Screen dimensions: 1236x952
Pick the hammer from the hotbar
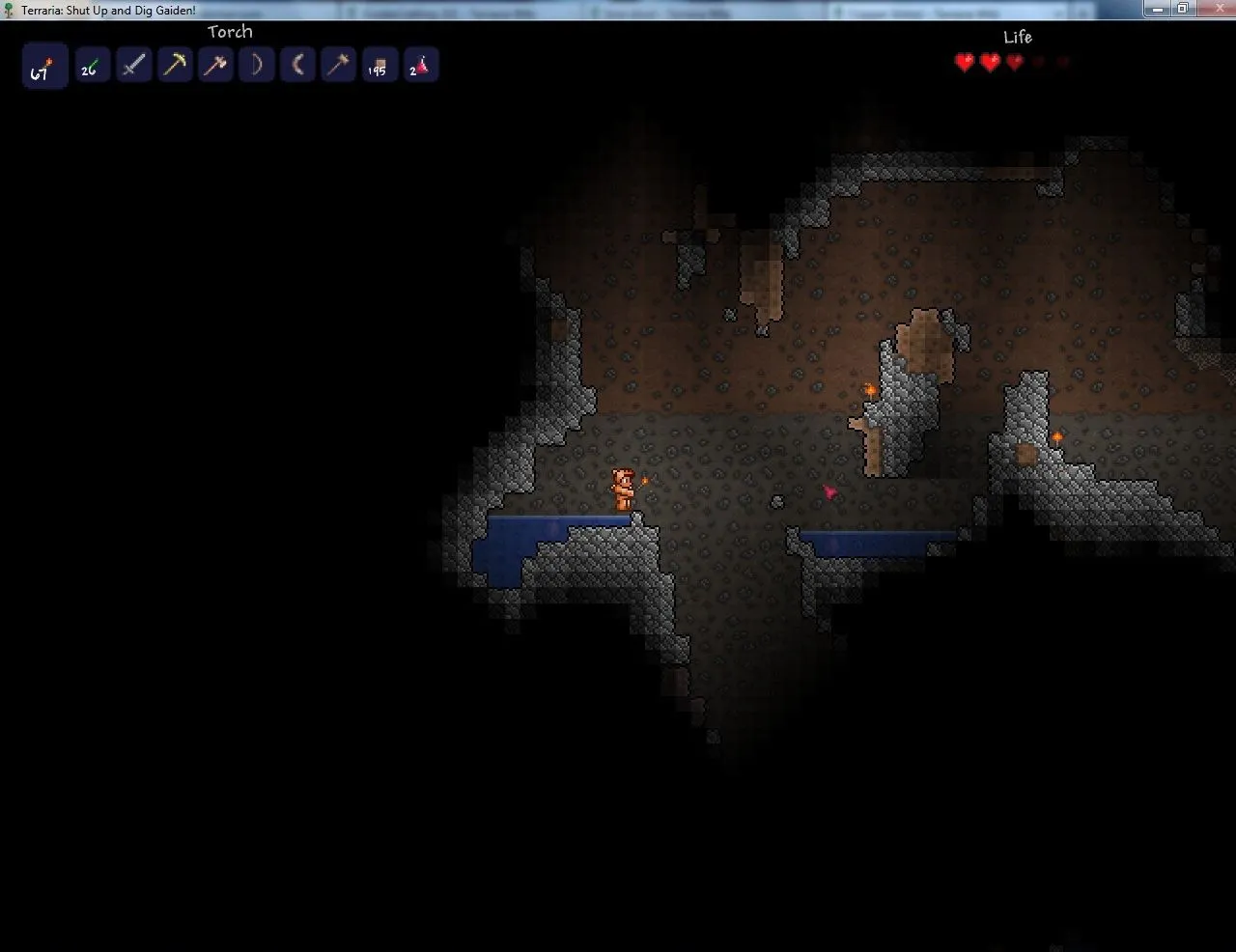[338, 66]
